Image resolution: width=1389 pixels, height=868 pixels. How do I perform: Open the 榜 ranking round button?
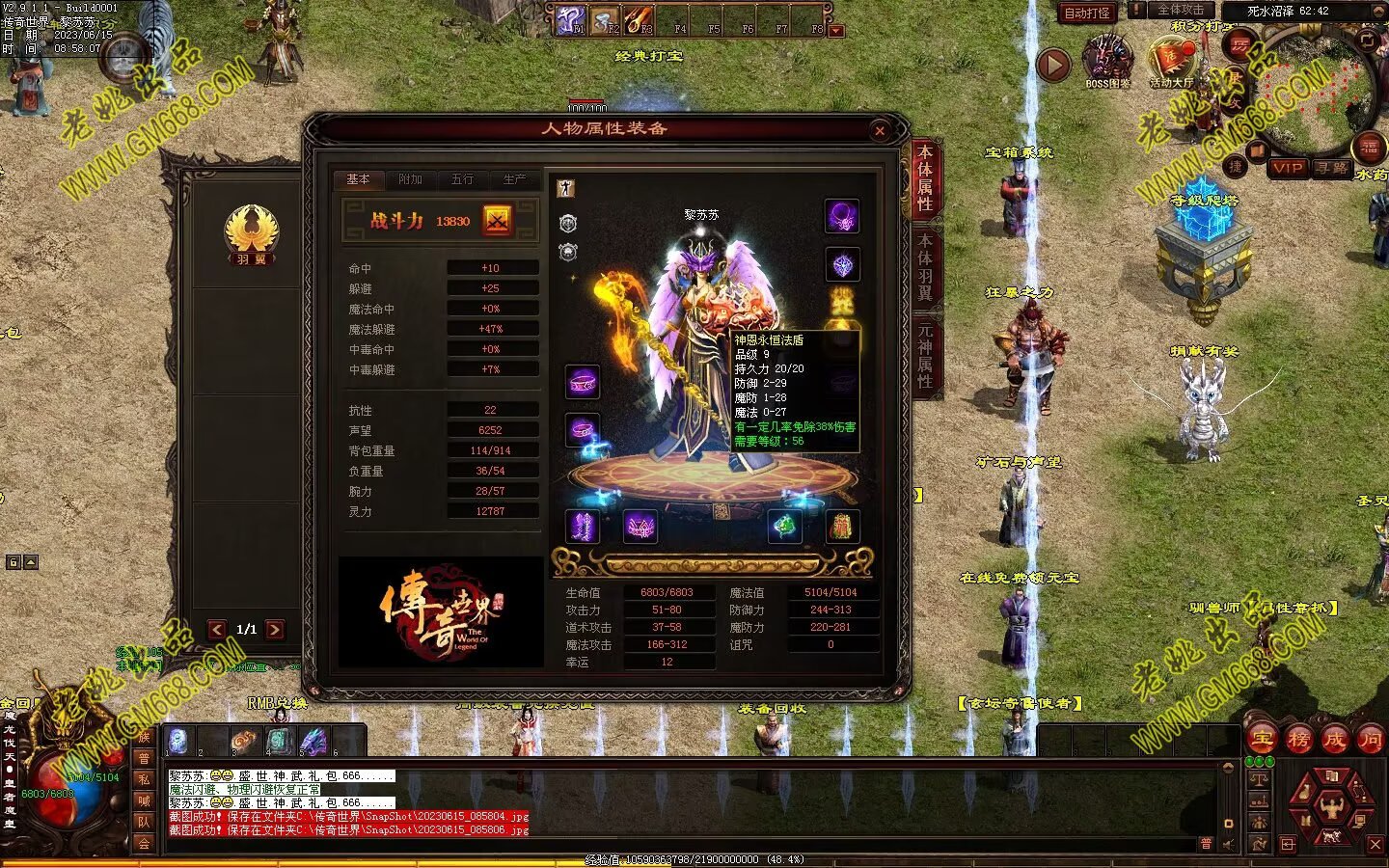click(x=1298, y=740)
